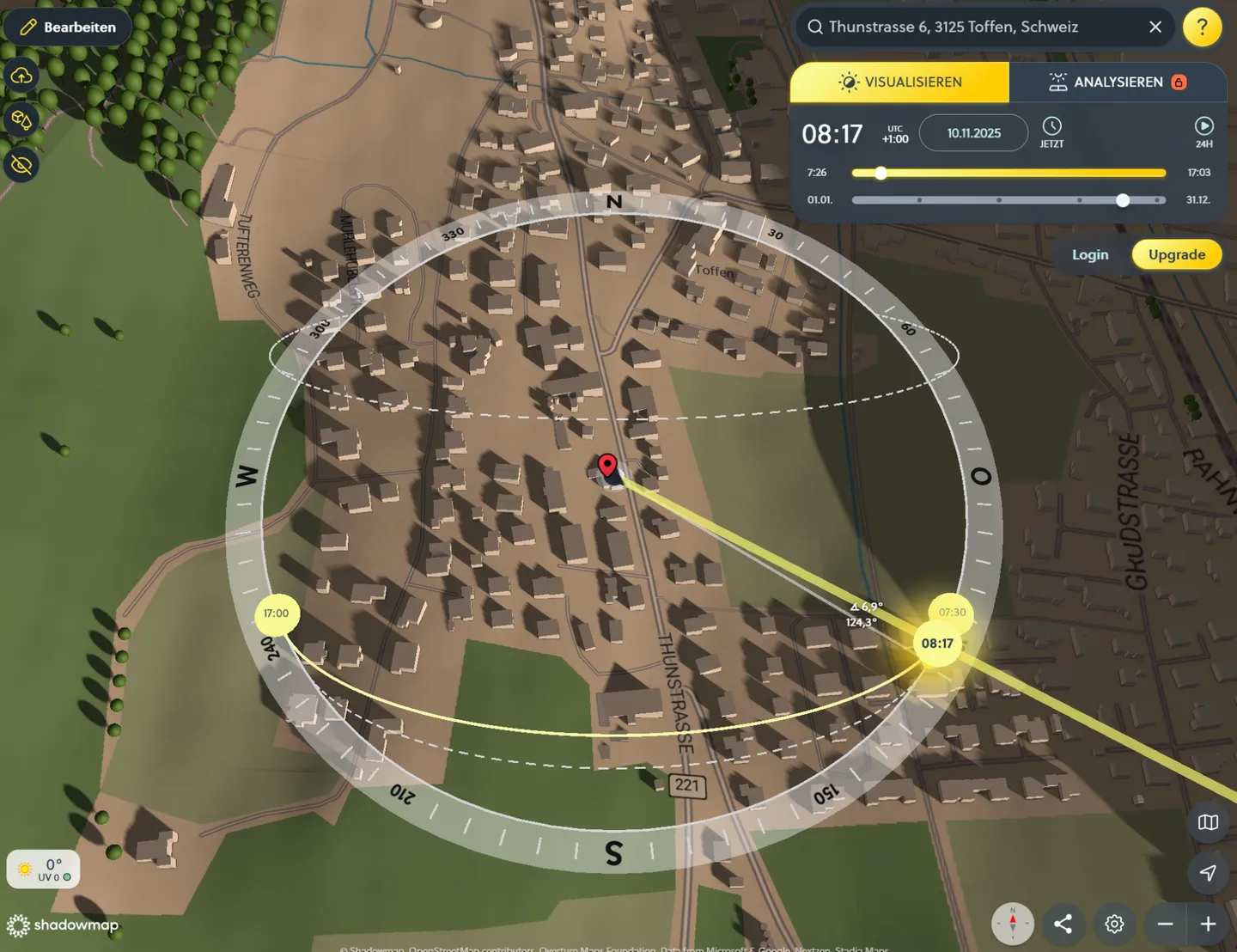Screen dimensions: 1237x952
Task: Switch to the Analysieren tab
Action: (1117, 82)
